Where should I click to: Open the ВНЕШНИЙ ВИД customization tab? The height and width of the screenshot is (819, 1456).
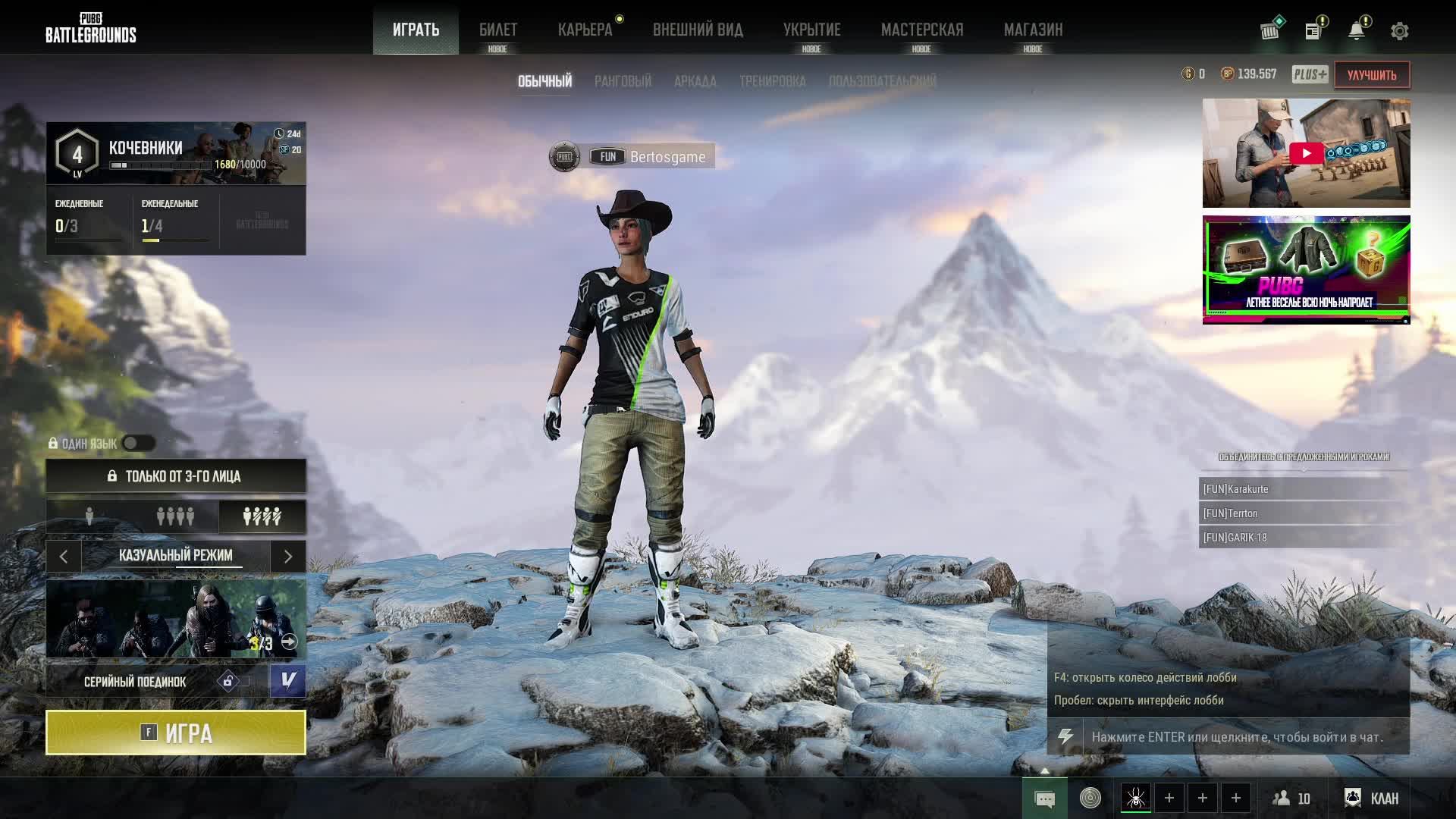coord(698,30)
